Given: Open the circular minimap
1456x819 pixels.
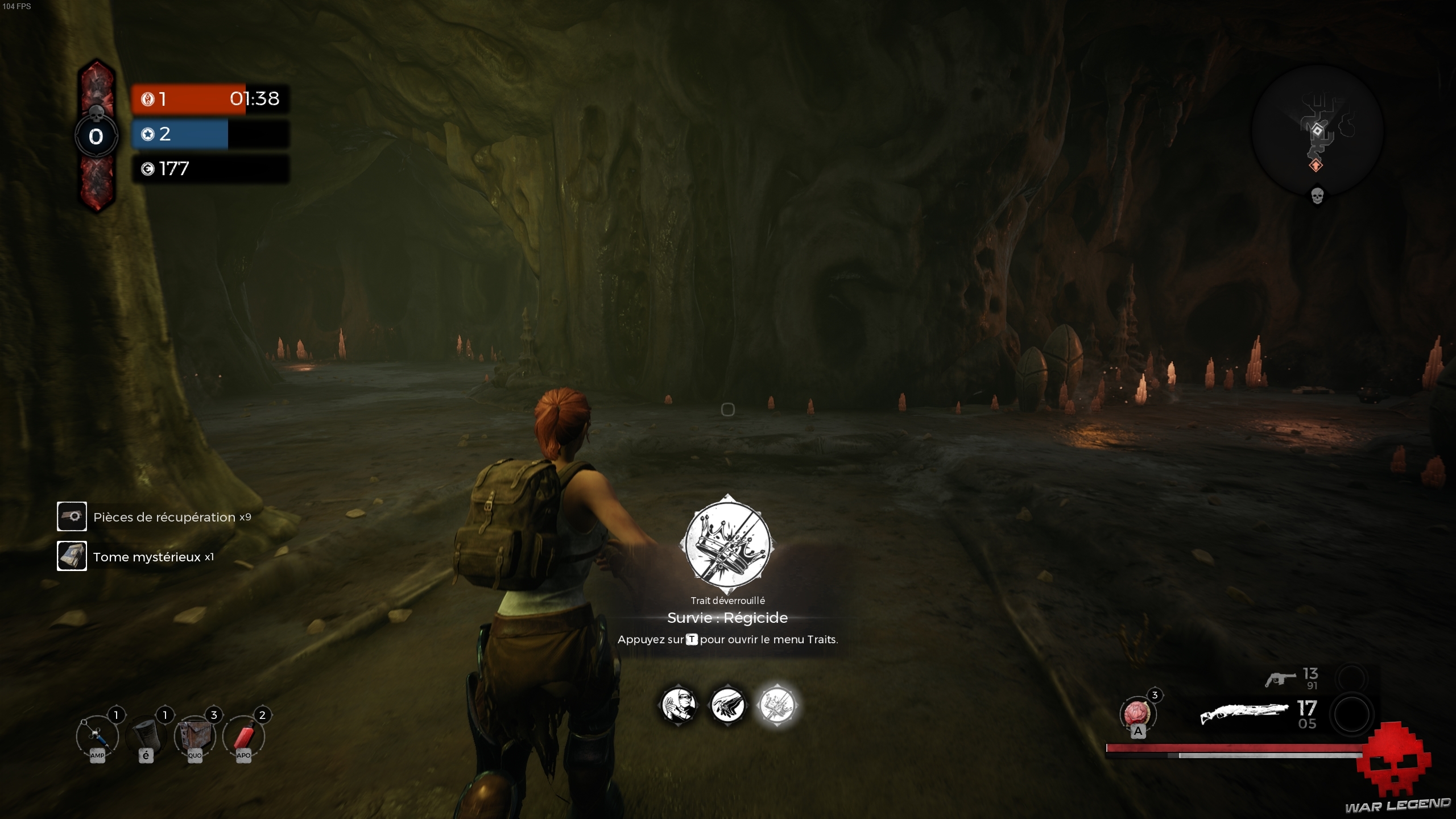Looking at the screenshot, I should (x=1317, y=131).
